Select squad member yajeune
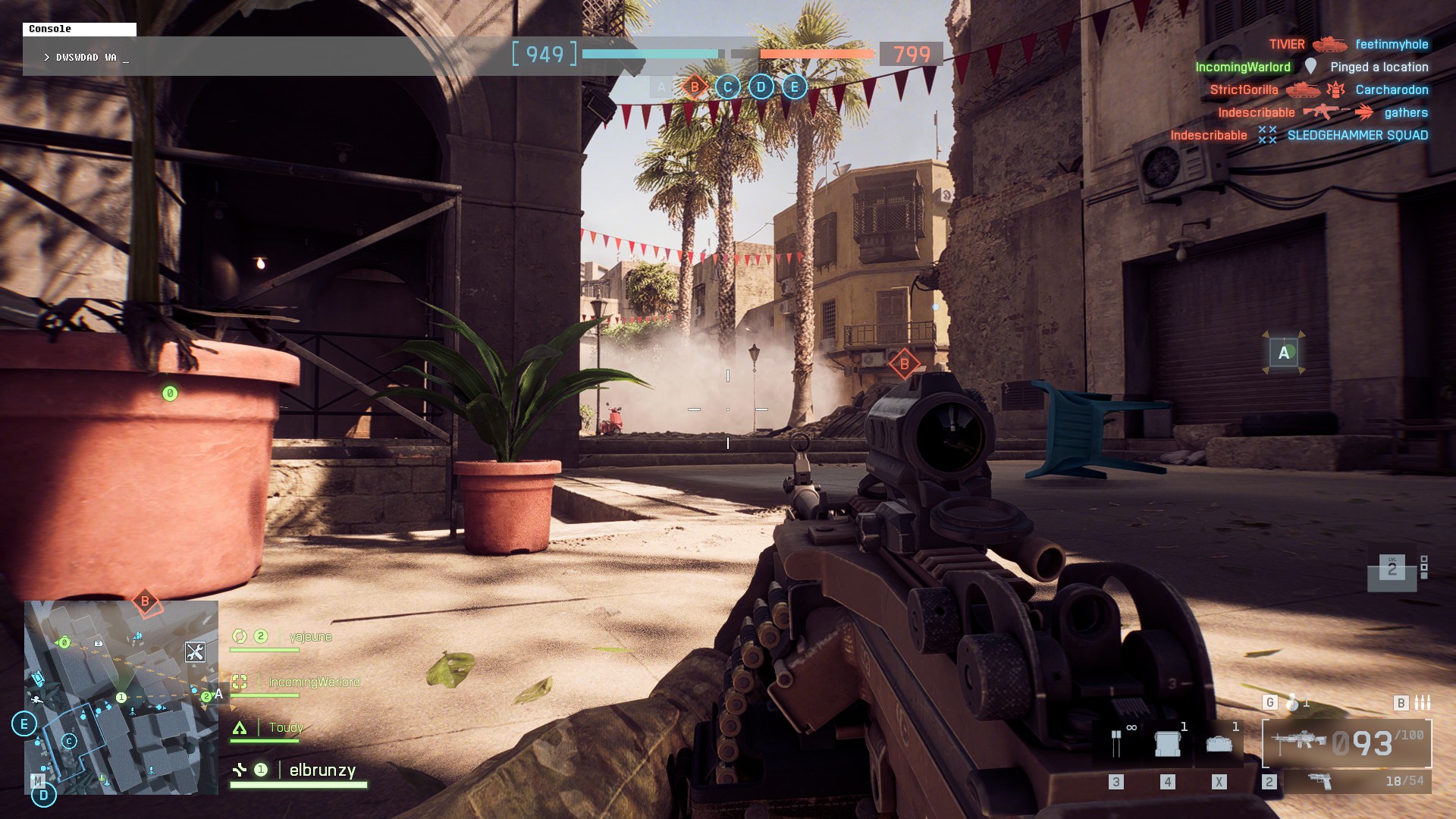Viewport: 1456px width, 819px height. [x=310, y=637]
